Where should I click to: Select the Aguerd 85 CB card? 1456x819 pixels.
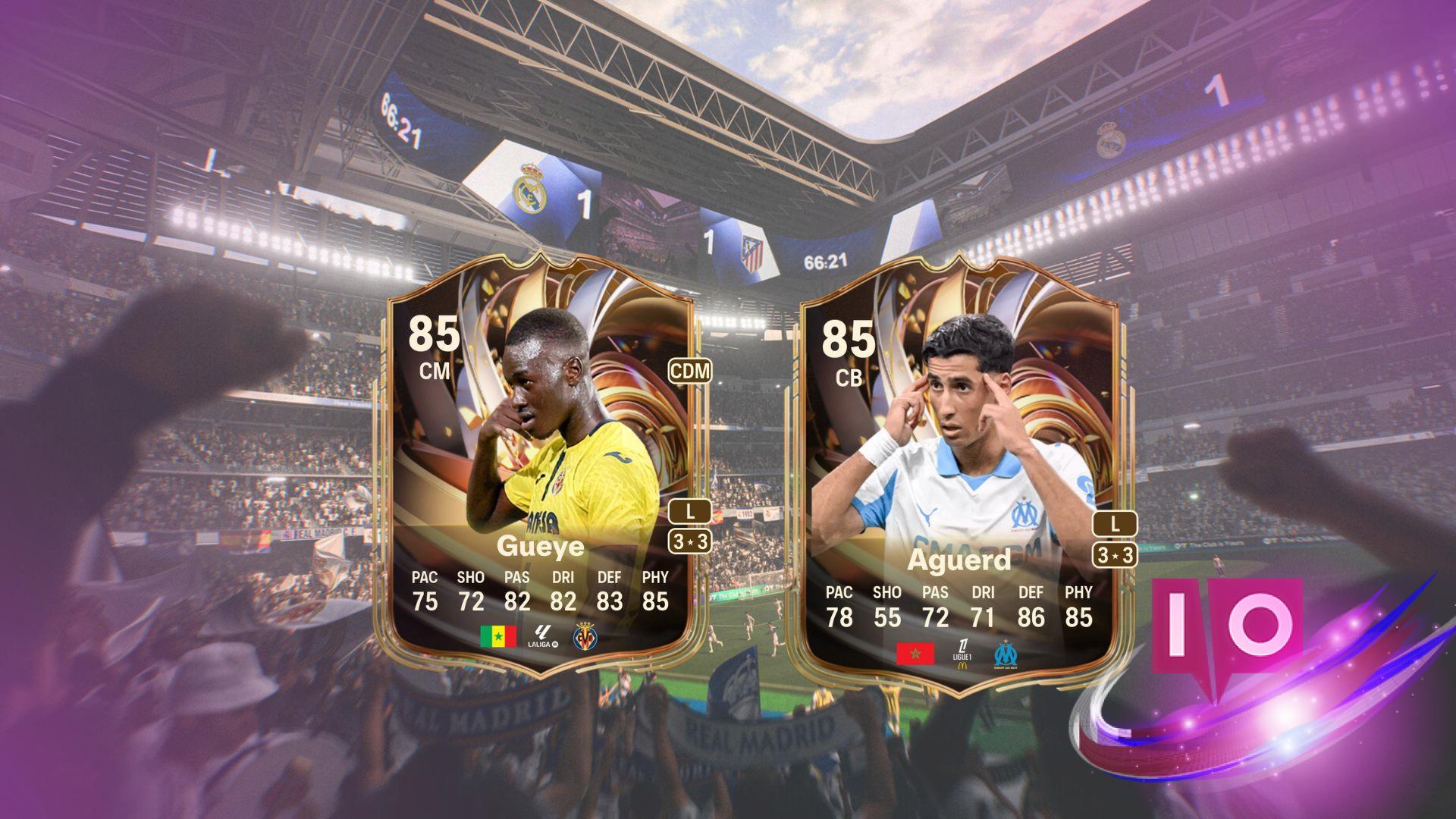click(x=959, y=474)
